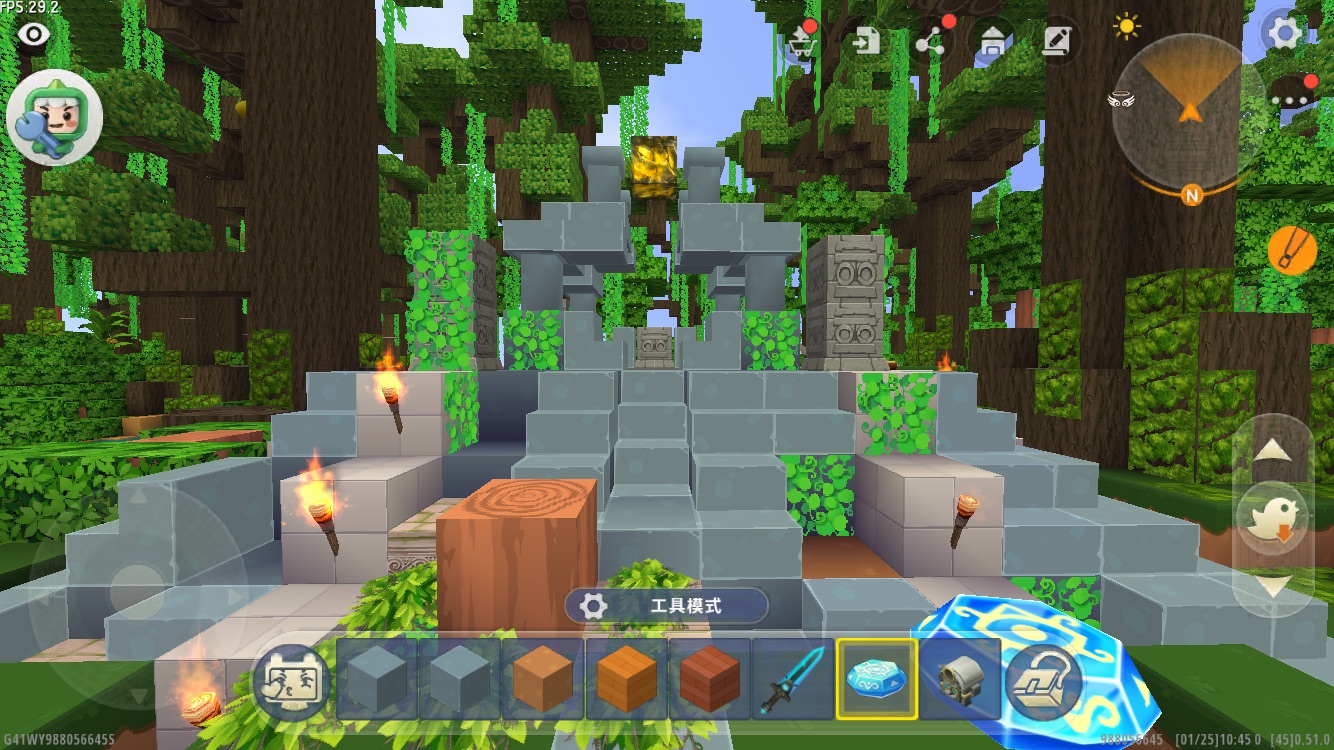
Task: Tap the down arrow to descend
Action: [x=1272, y=586]
